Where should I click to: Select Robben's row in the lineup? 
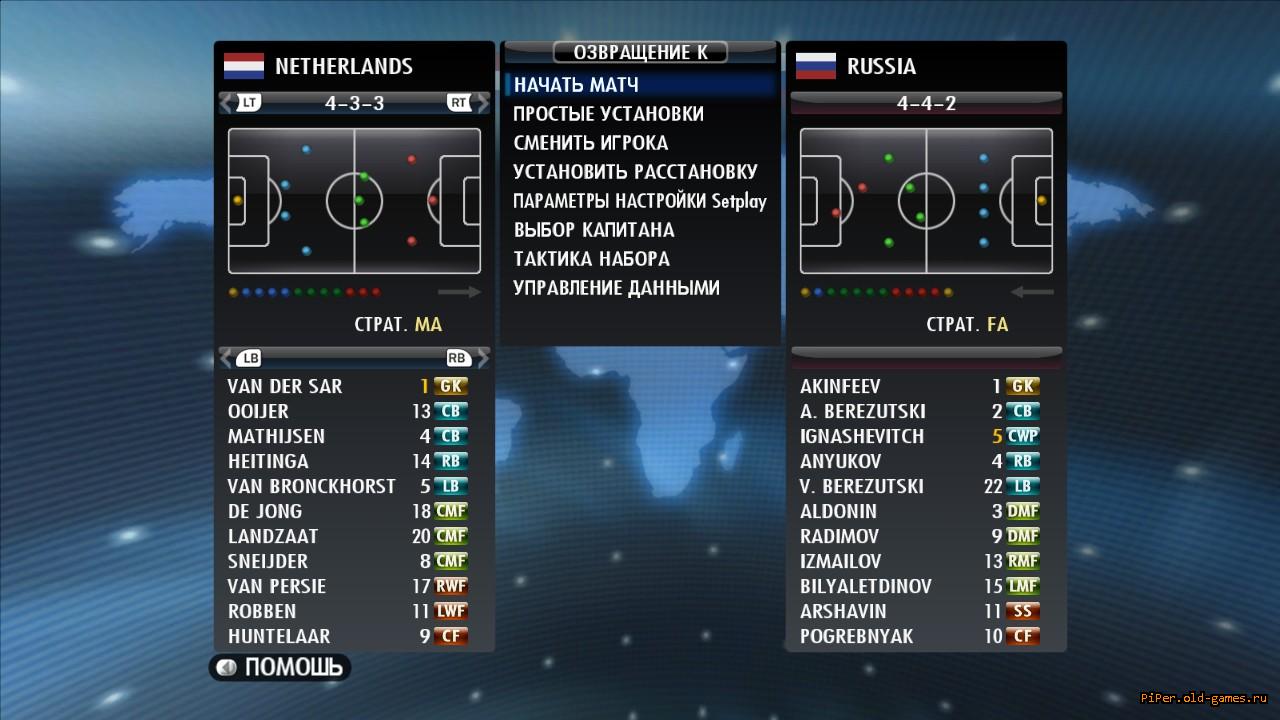(x=262, y=611)
